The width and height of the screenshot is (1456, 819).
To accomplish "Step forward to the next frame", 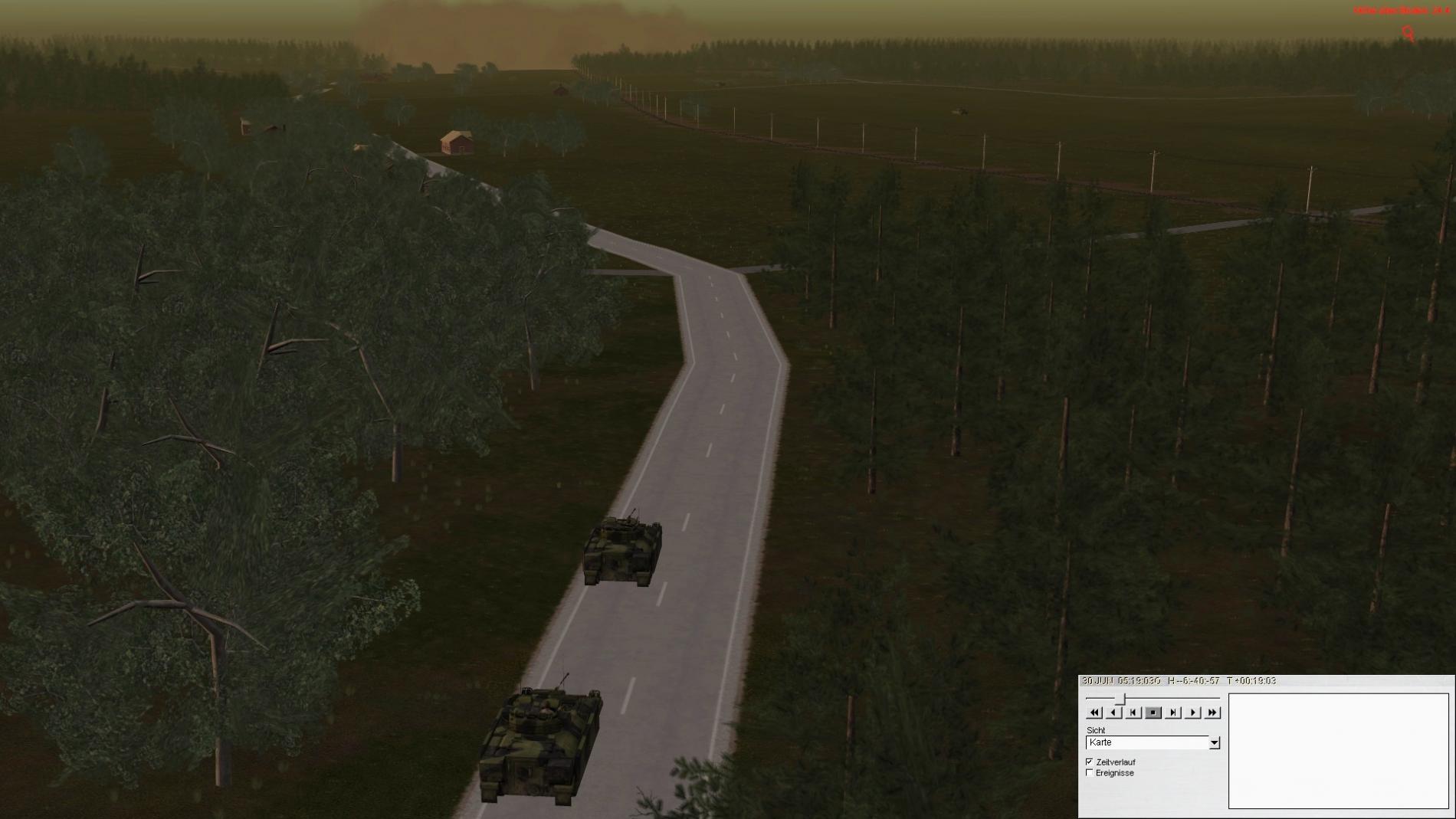I will tap(1172, 713).
